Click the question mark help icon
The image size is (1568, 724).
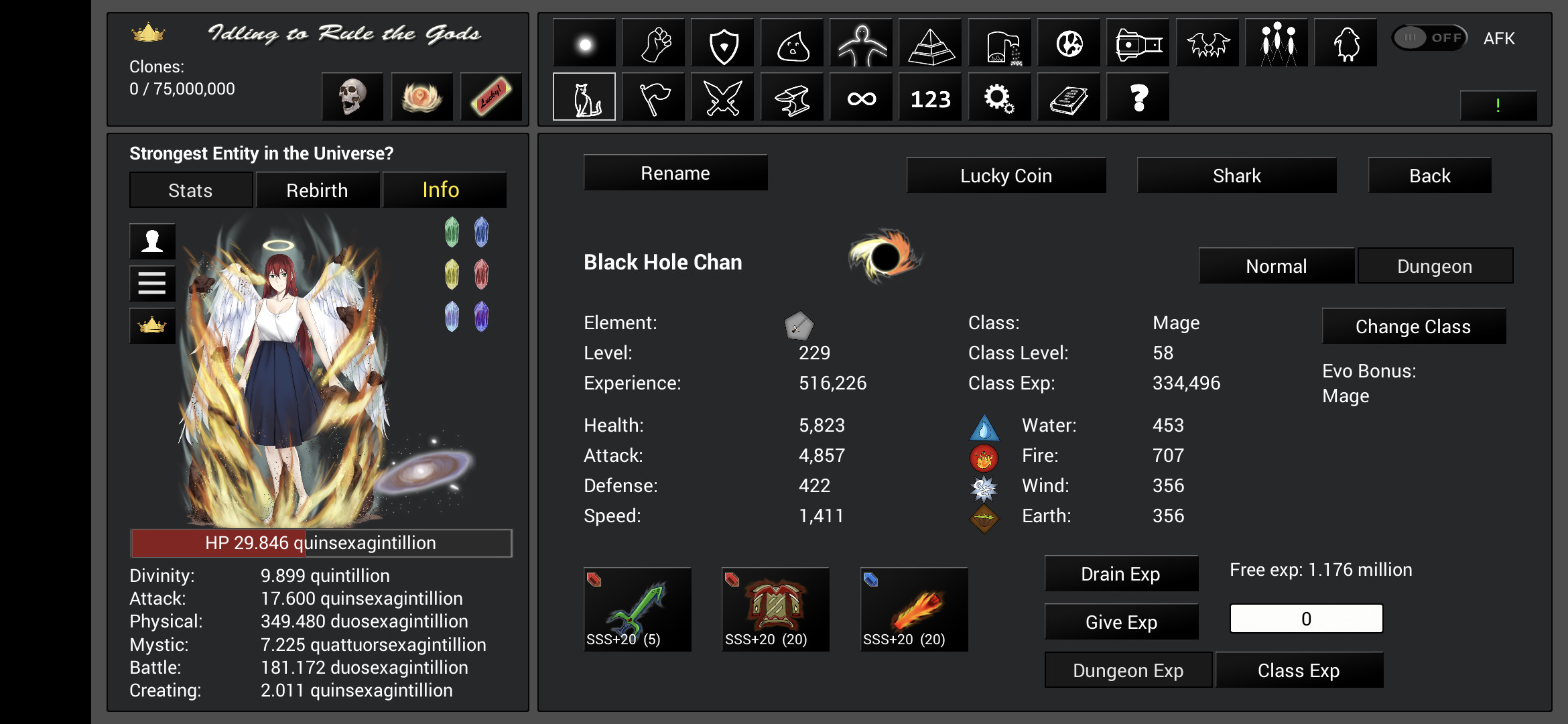(1138, 97)
